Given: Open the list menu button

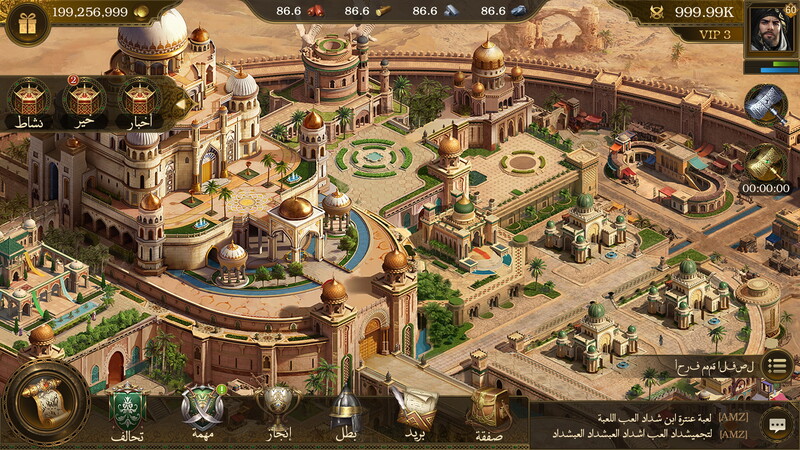Looking at the screenshot, I should pyautogui.click(x=777, y=365).
